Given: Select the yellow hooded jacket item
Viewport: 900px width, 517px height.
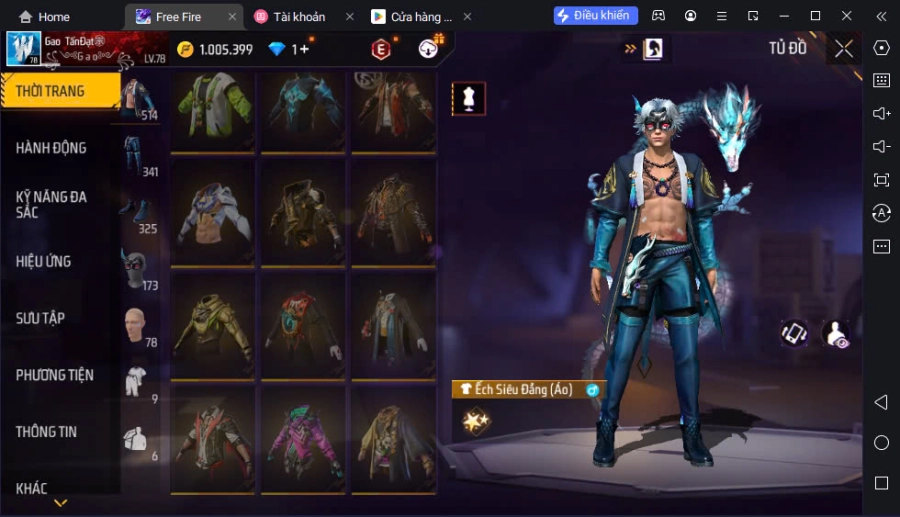Looking at the screenshot, I should (x=213, y=326).
